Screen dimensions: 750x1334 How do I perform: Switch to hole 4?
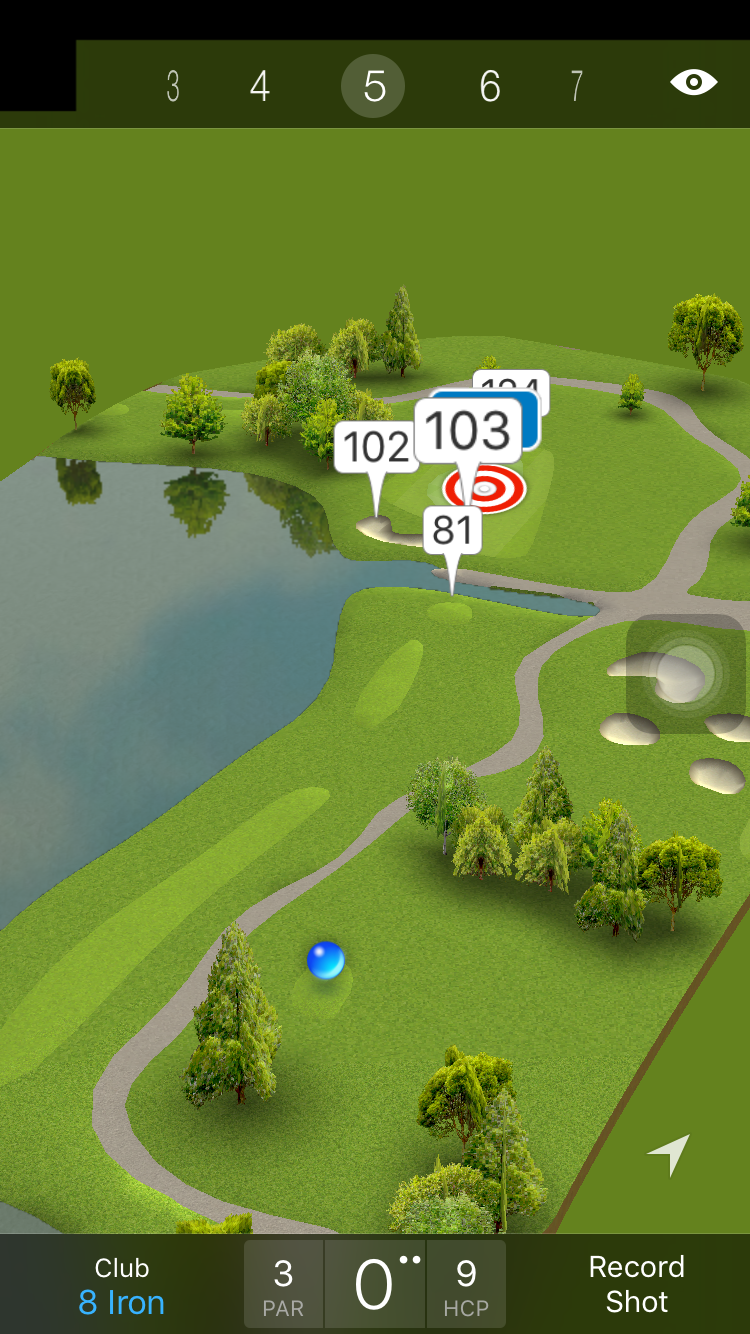coord(260,87)
